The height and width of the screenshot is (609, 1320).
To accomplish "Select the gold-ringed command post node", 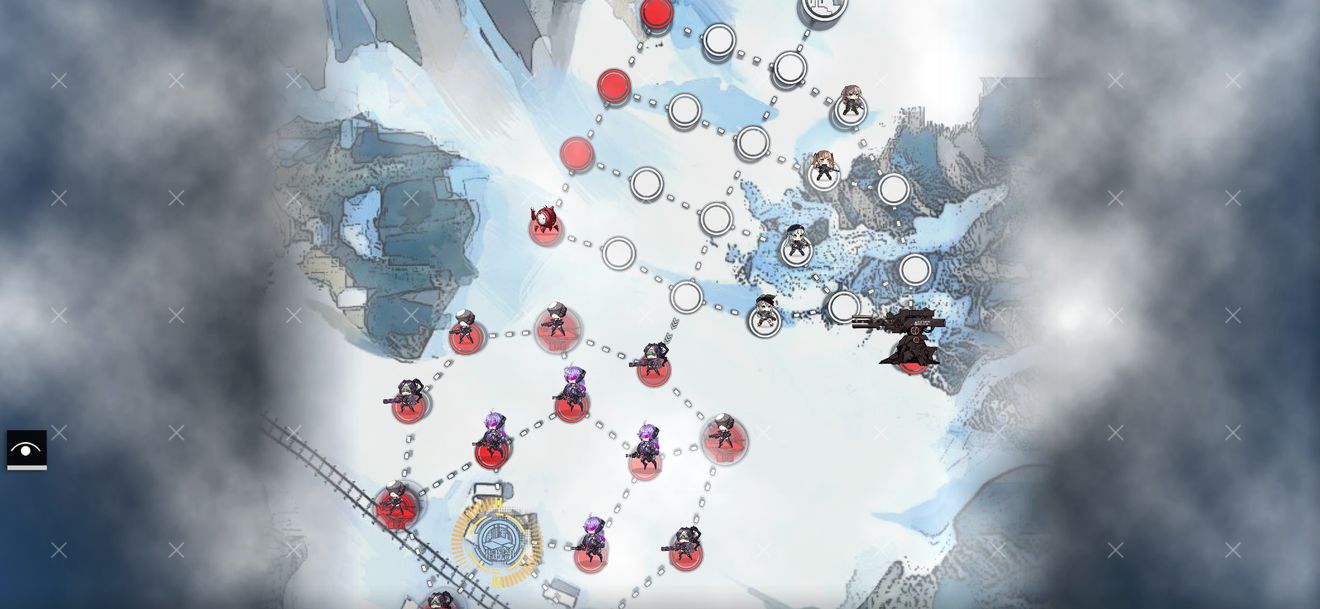I will [496, 541].
